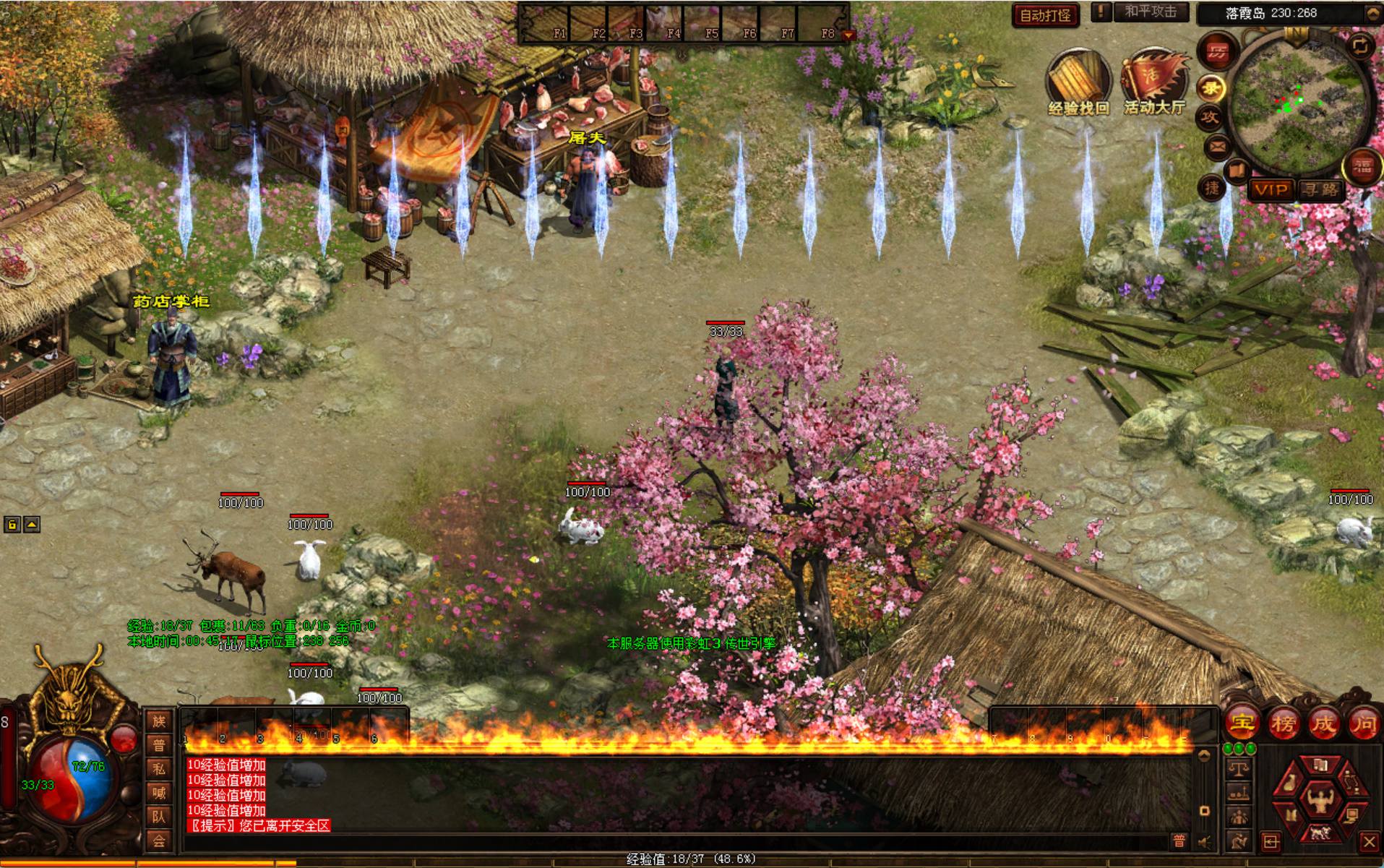Open the 宝 red orb button
1384x868 pixels.
pyautogui.click(x=1242, y=723)
